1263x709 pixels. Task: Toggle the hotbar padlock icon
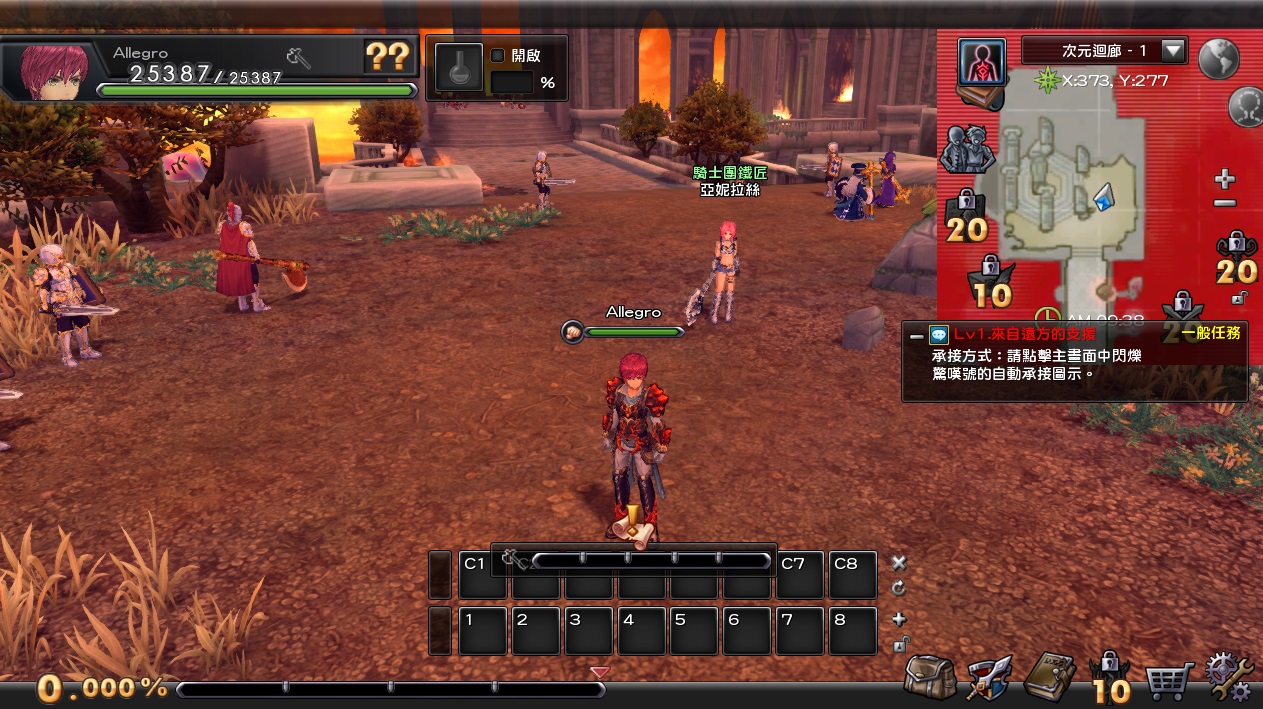point(898,644)
